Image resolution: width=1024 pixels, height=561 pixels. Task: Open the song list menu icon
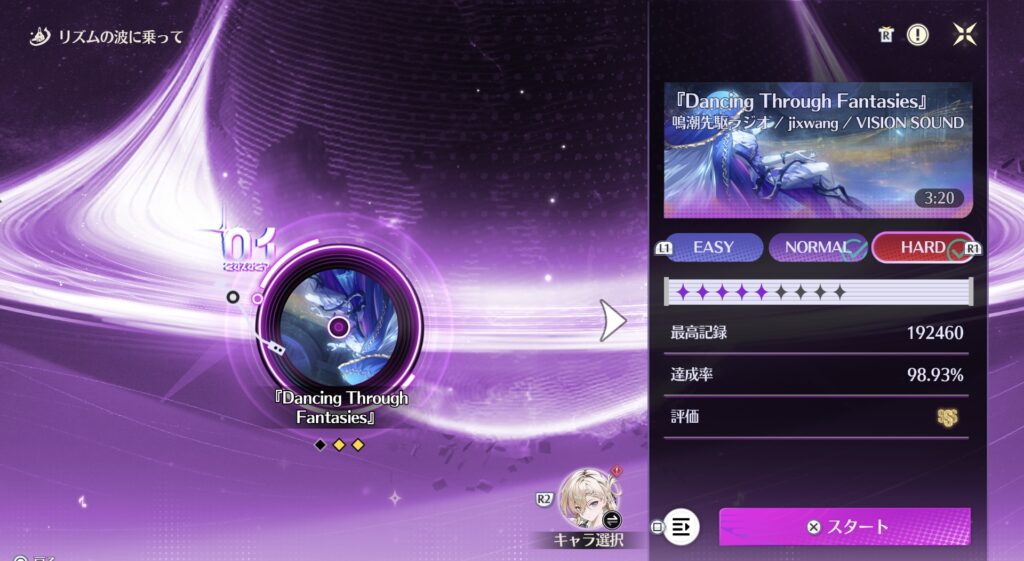coord(682,526)
